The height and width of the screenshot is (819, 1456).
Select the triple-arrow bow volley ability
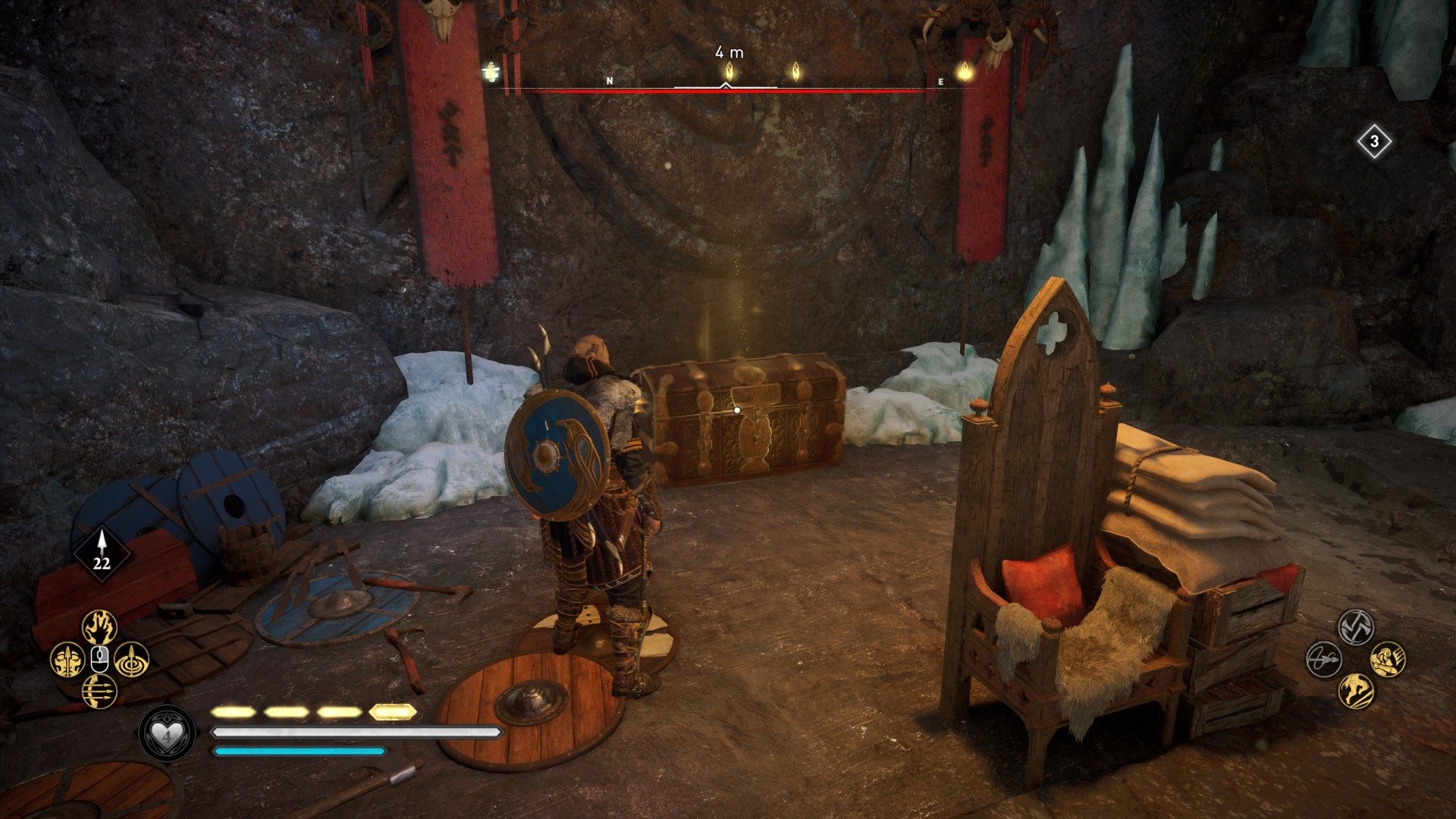tap(99, 692)
